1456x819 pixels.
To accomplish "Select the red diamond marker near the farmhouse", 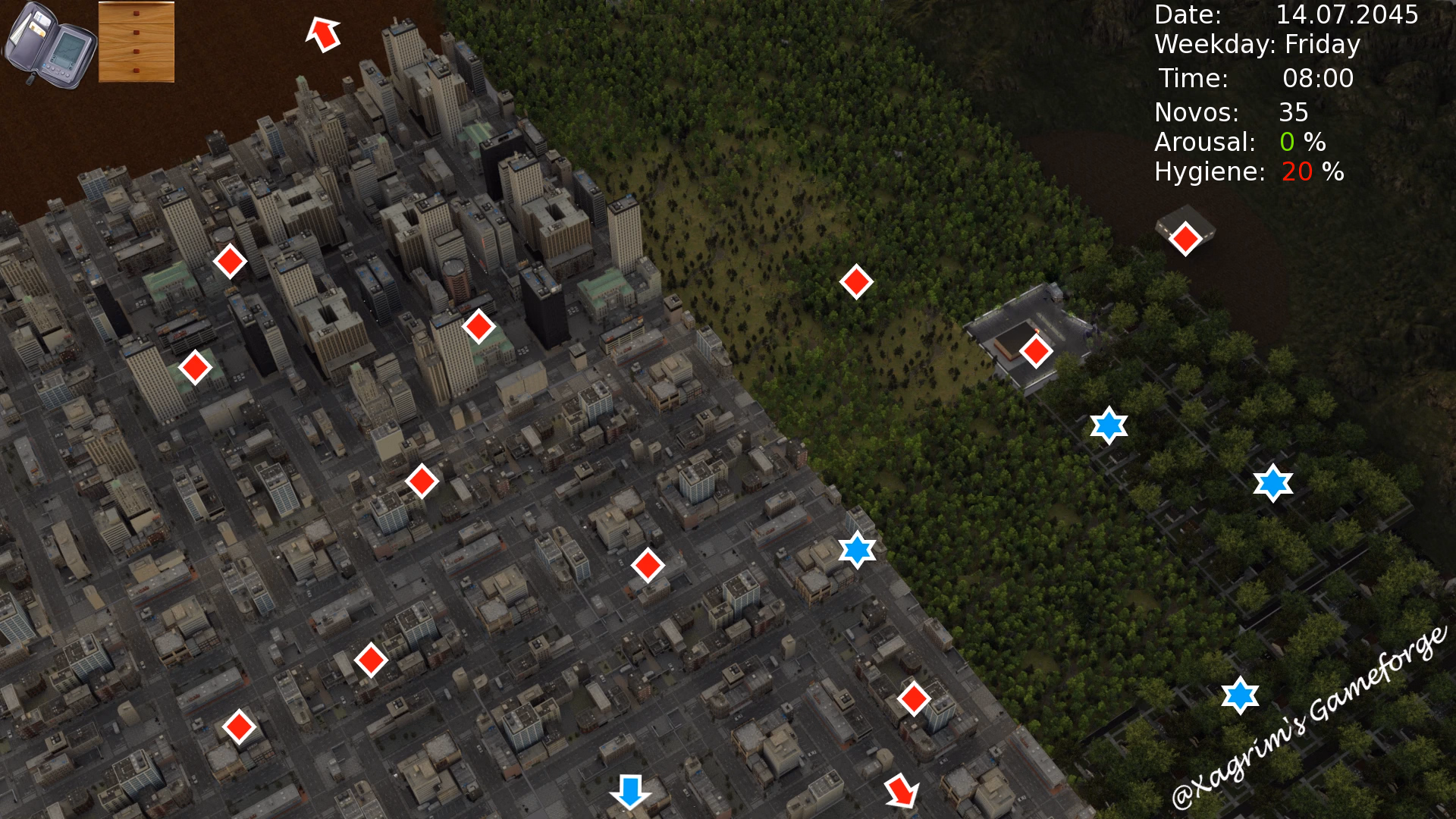I will pos(1036,351).
